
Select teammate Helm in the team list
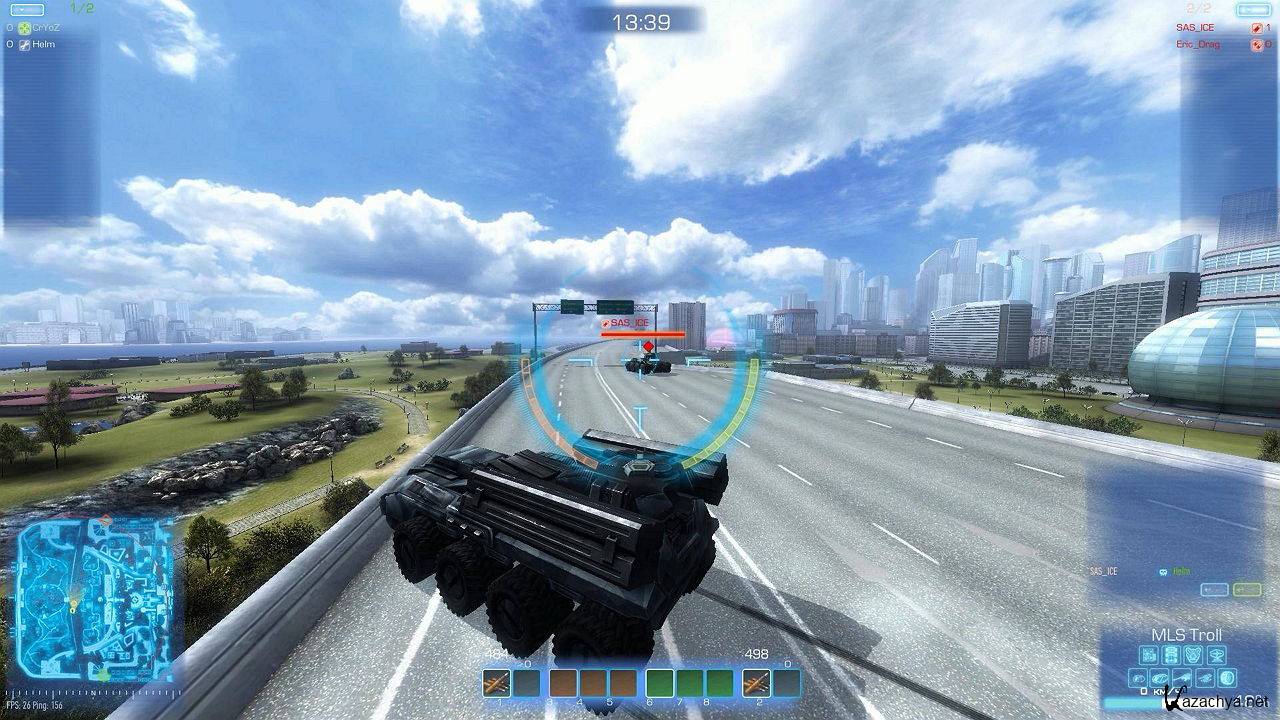(43, 45)
